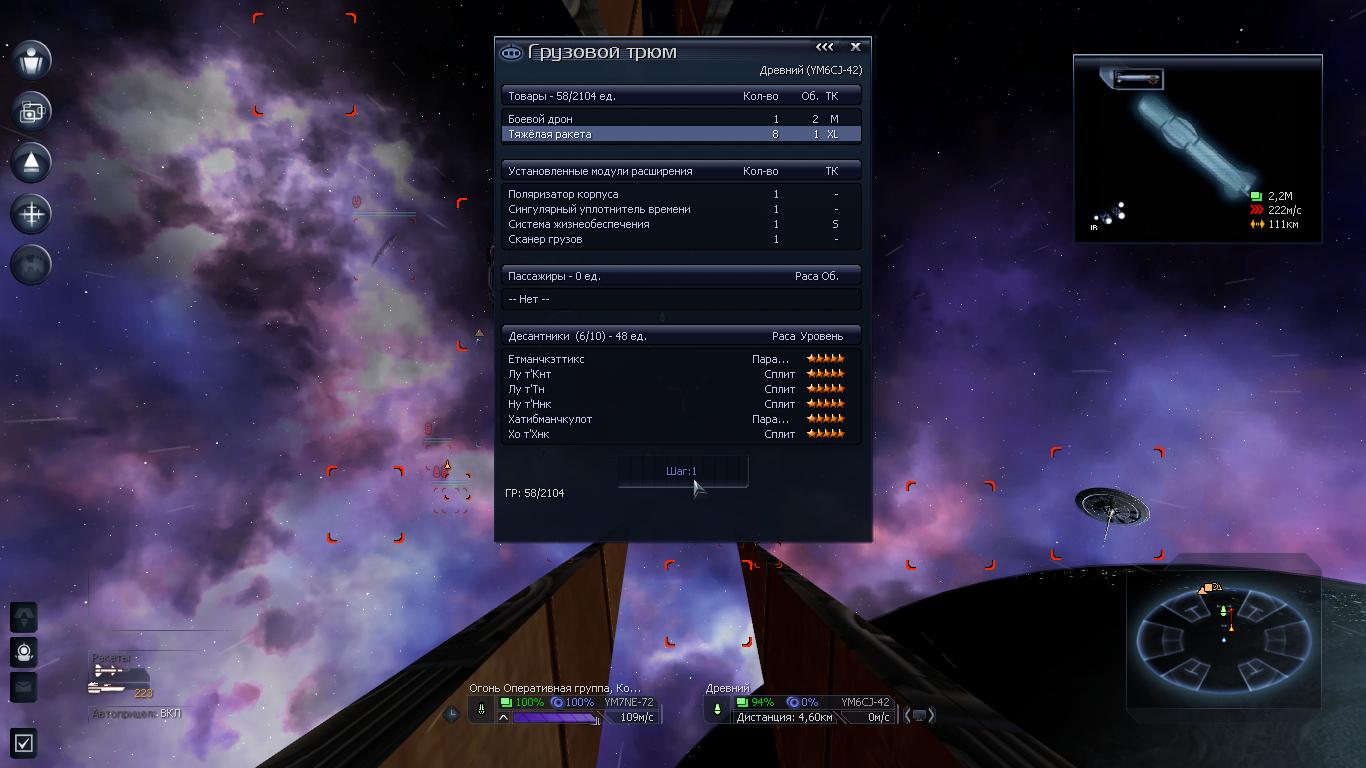Image resolution: width=1366 pixels, height=768 pixels.
Task: Open the camera views icon
Action: click(32, 111)
